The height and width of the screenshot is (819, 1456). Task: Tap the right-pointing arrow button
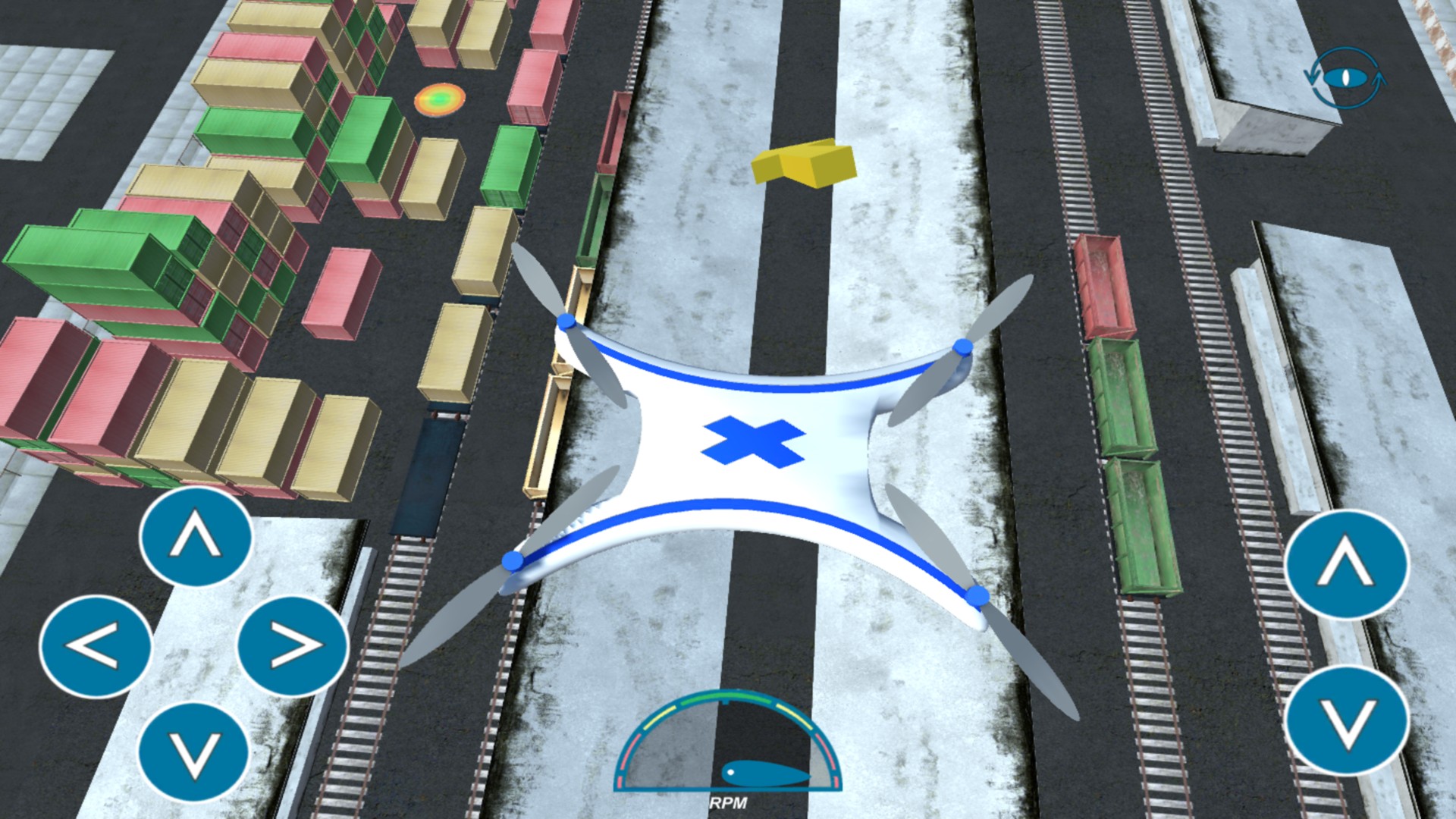293,646
